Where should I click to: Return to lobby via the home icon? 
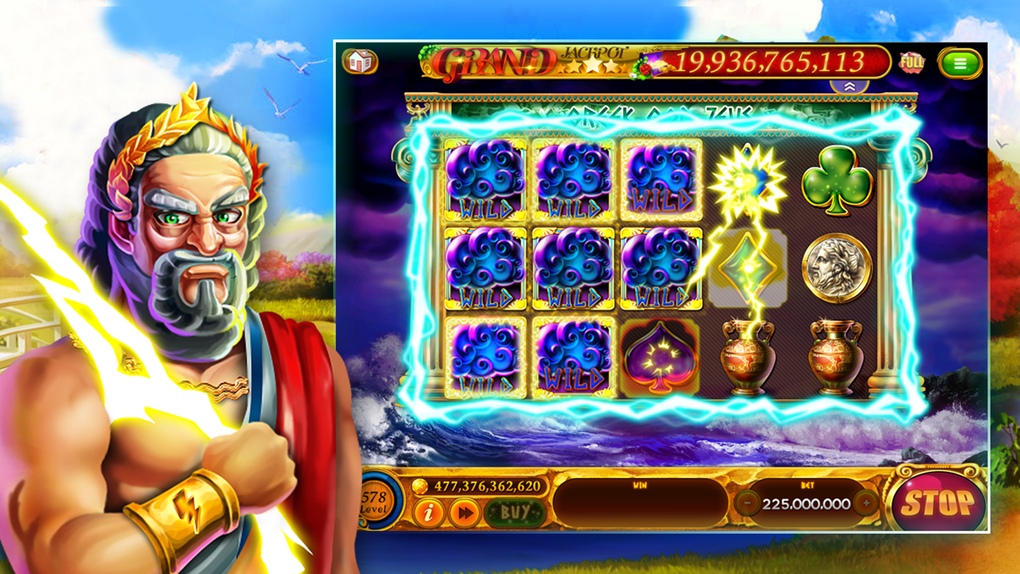[x=360, y=62]
